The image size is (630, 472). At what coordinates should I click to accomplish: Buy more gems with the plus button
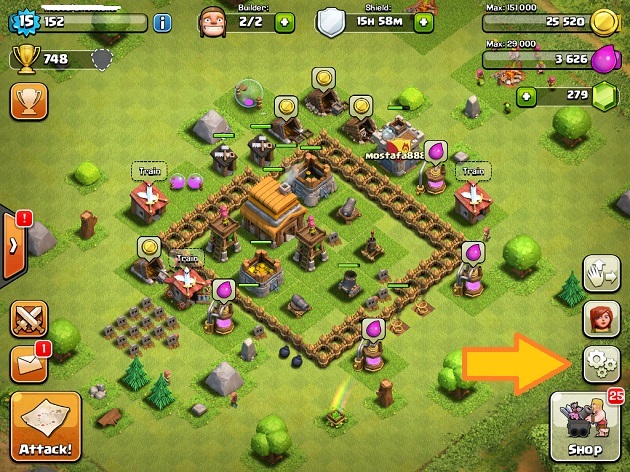tap(527, 97)
